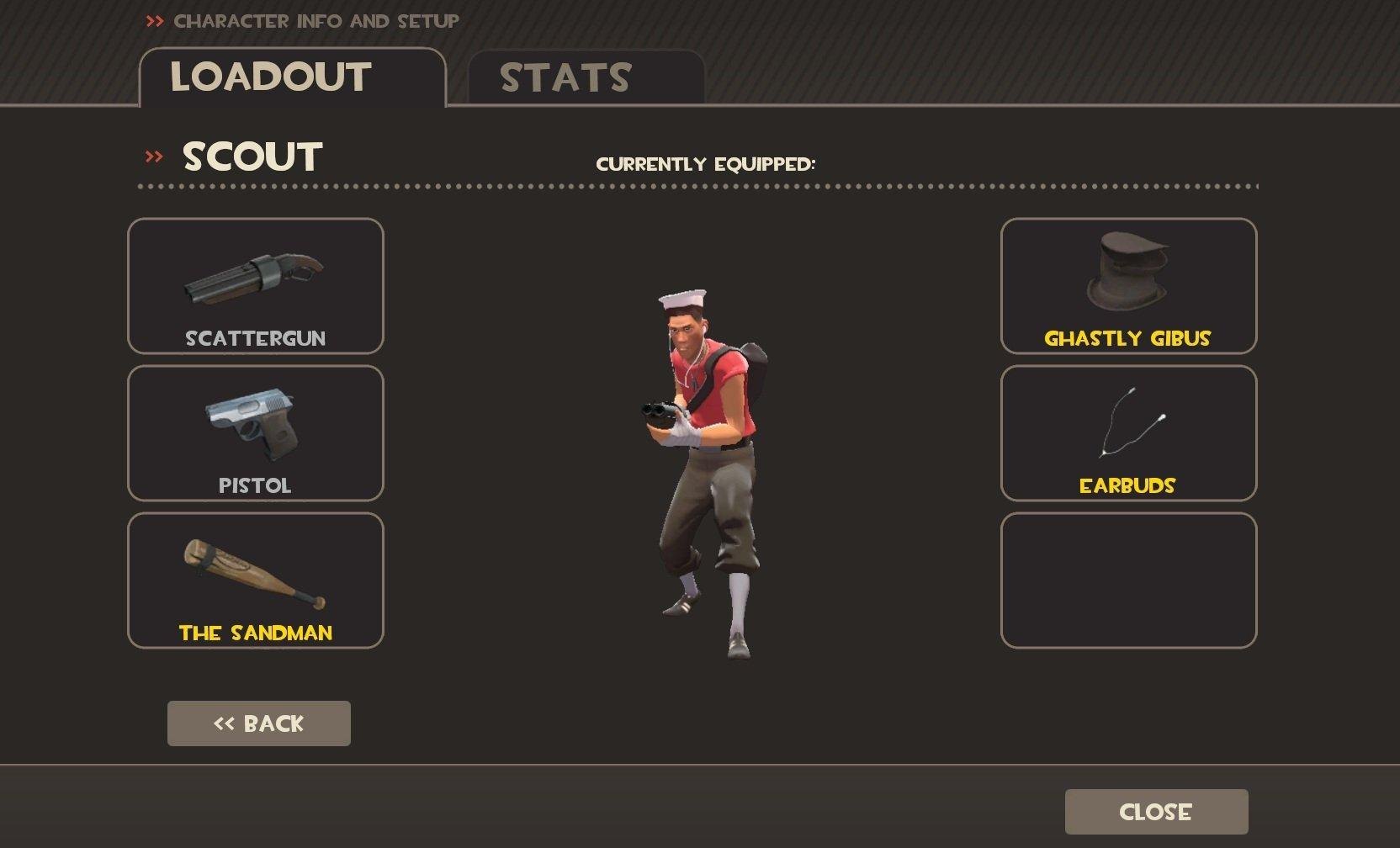
Task: Select the Earbuds cosmetic slot
Action: [x=1128, y=433]
